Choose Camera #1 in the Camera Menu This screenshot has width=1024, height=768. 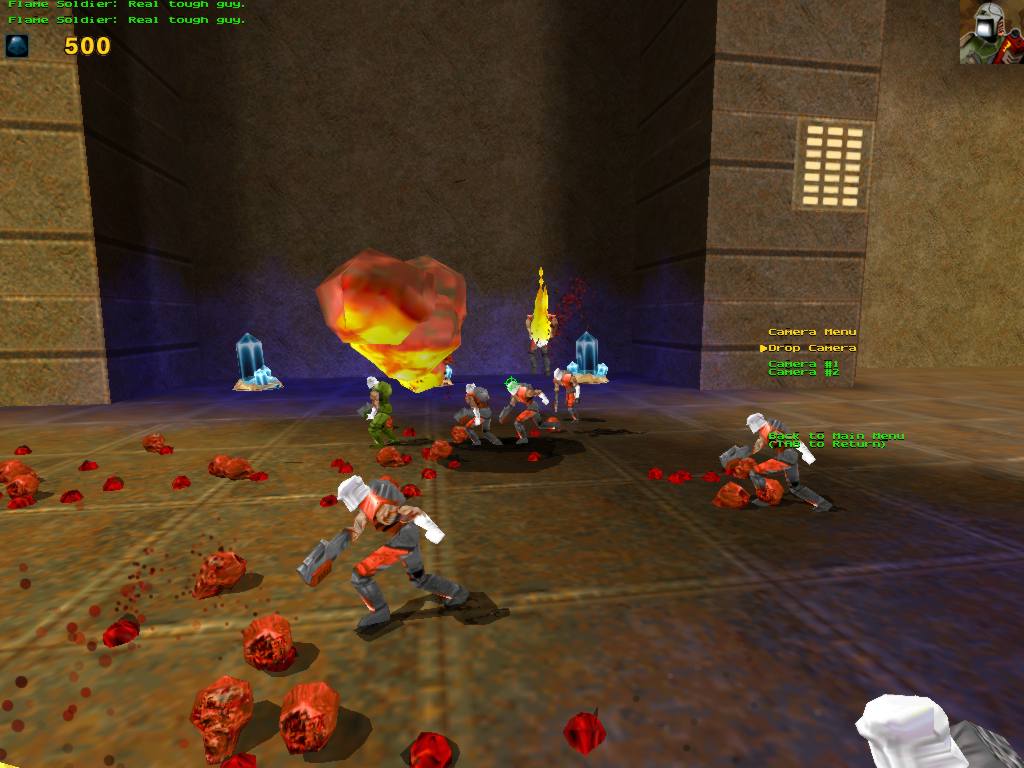(804, 364)
